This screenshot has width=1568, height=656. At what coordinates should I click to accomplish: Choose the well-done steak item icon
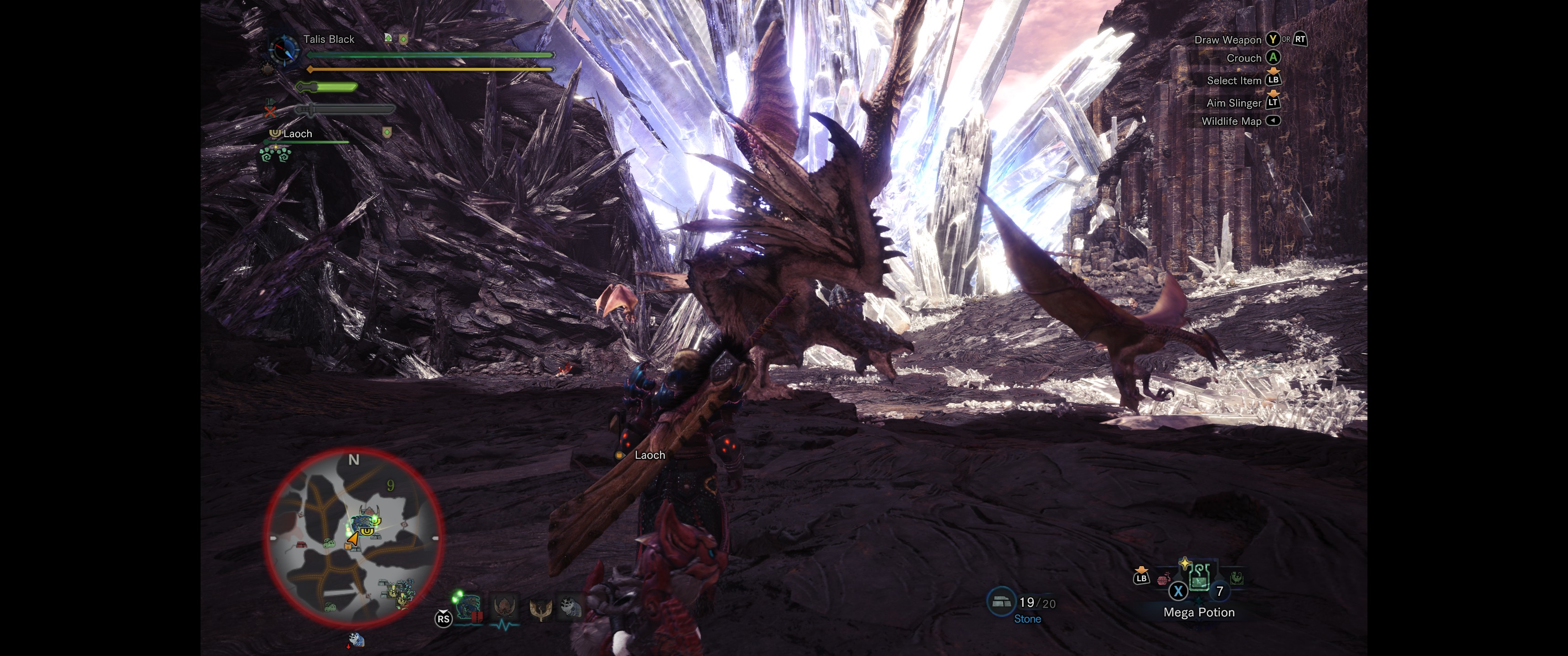click(x=1163, y=579)
